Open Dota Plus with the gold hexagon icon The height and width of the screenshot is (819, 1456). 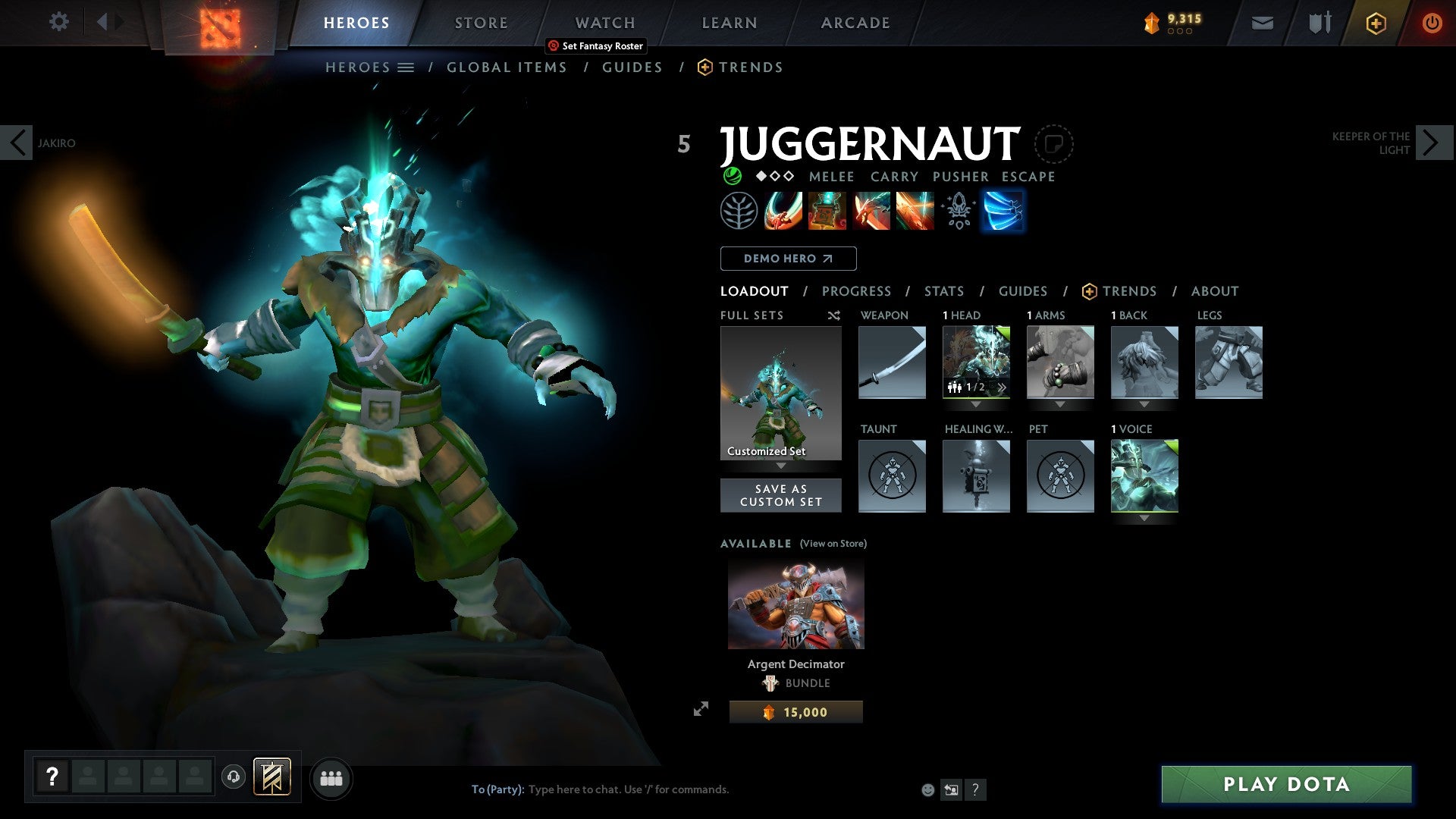click(x=1376, y=23)
